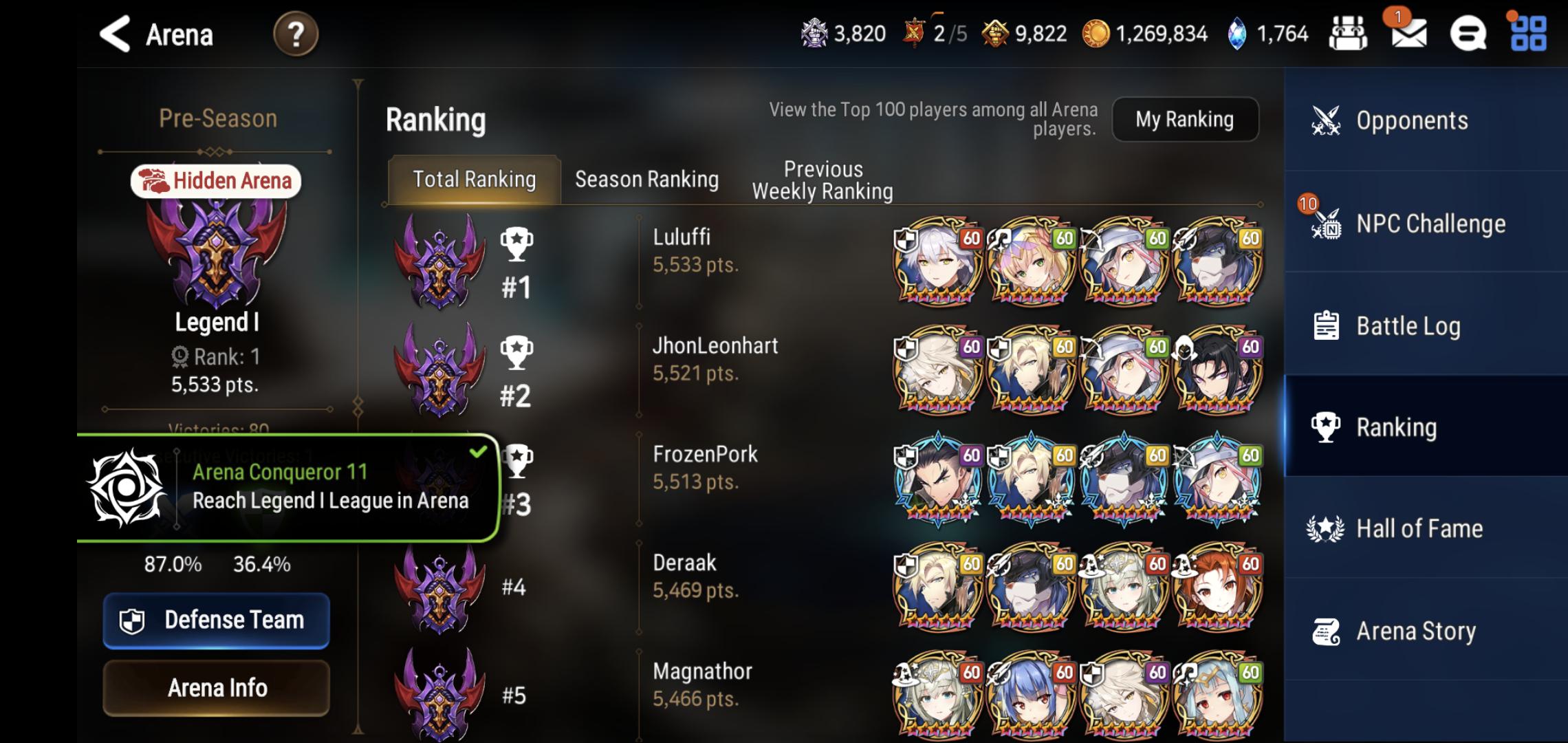1568x743 pixels.
Task: Open the Hall of Fame
Action: click(1420, 528)
